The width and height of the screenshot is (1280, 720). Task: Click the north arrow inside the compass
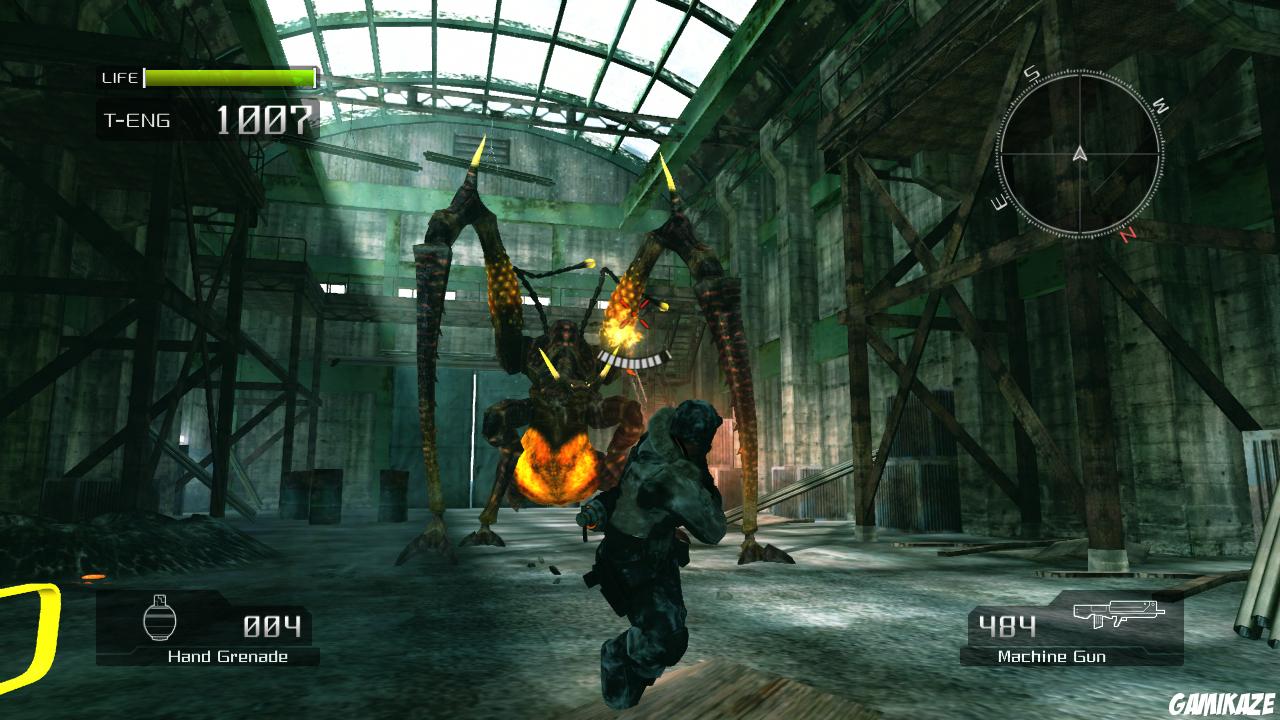tap(1080, 153)
